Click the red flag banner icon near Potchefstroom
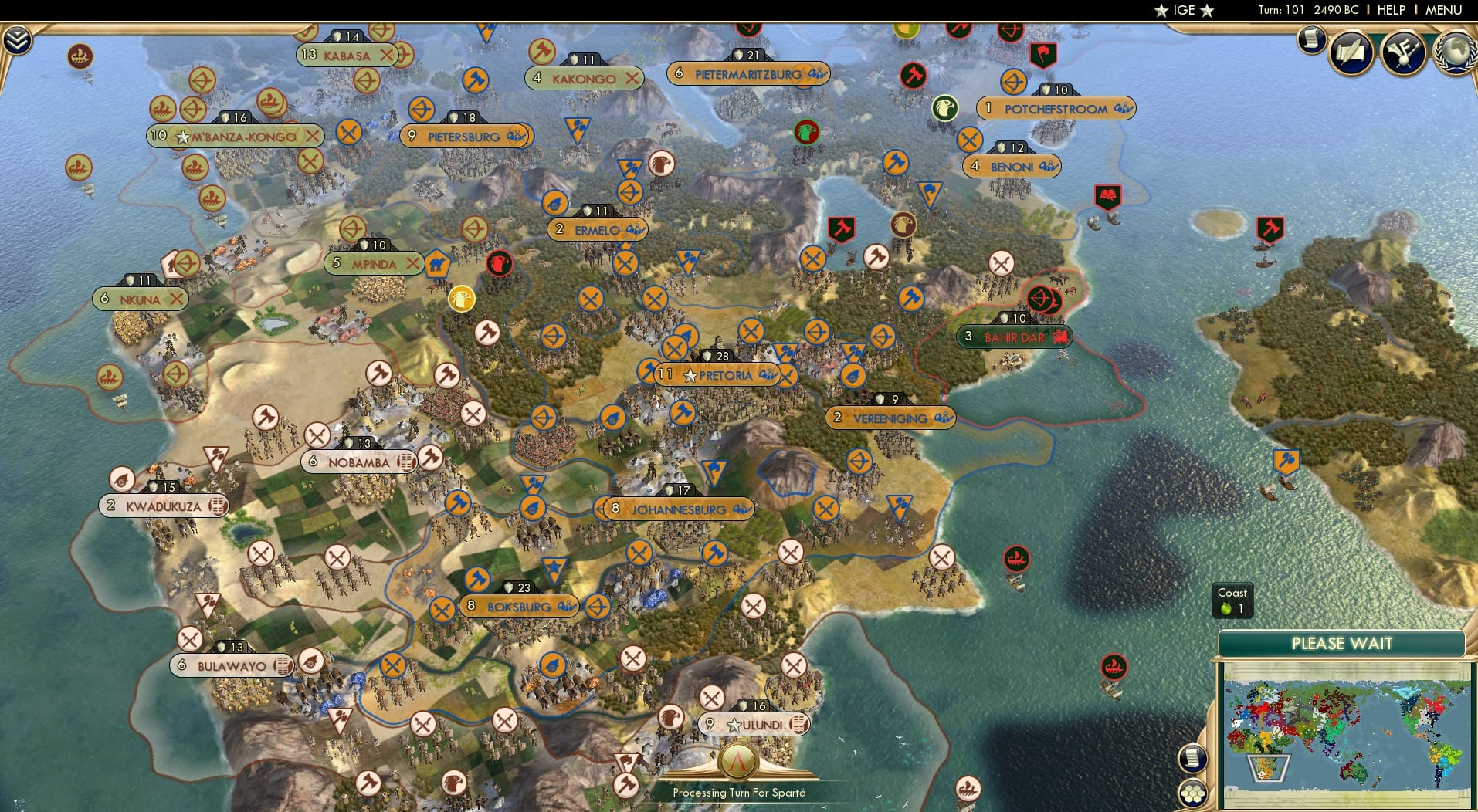The height and width of the screenshot is (812, 1478). [1042, 55]
